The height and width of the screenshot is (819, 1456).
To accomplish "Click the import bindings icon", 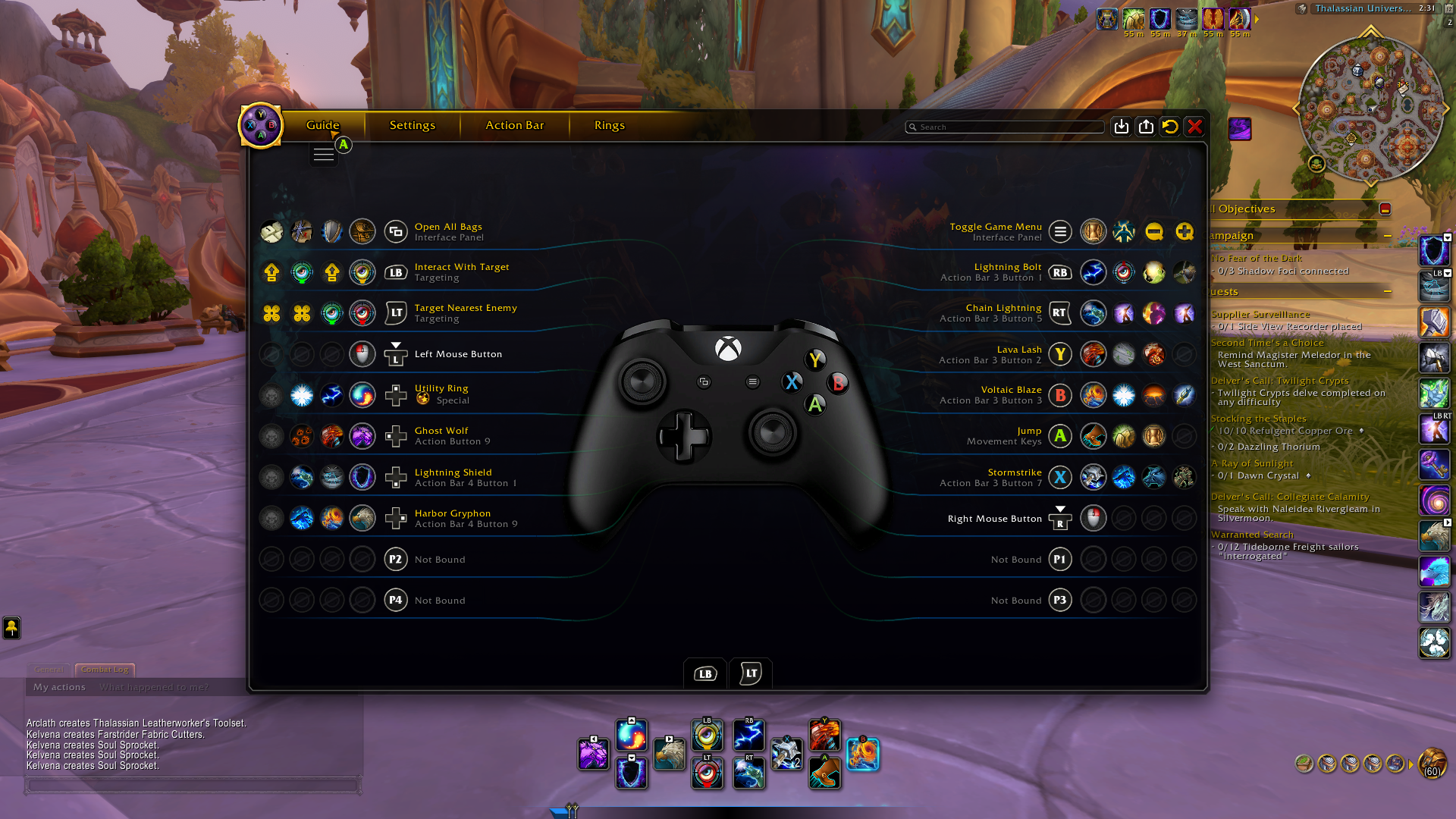I will 1122,127.
